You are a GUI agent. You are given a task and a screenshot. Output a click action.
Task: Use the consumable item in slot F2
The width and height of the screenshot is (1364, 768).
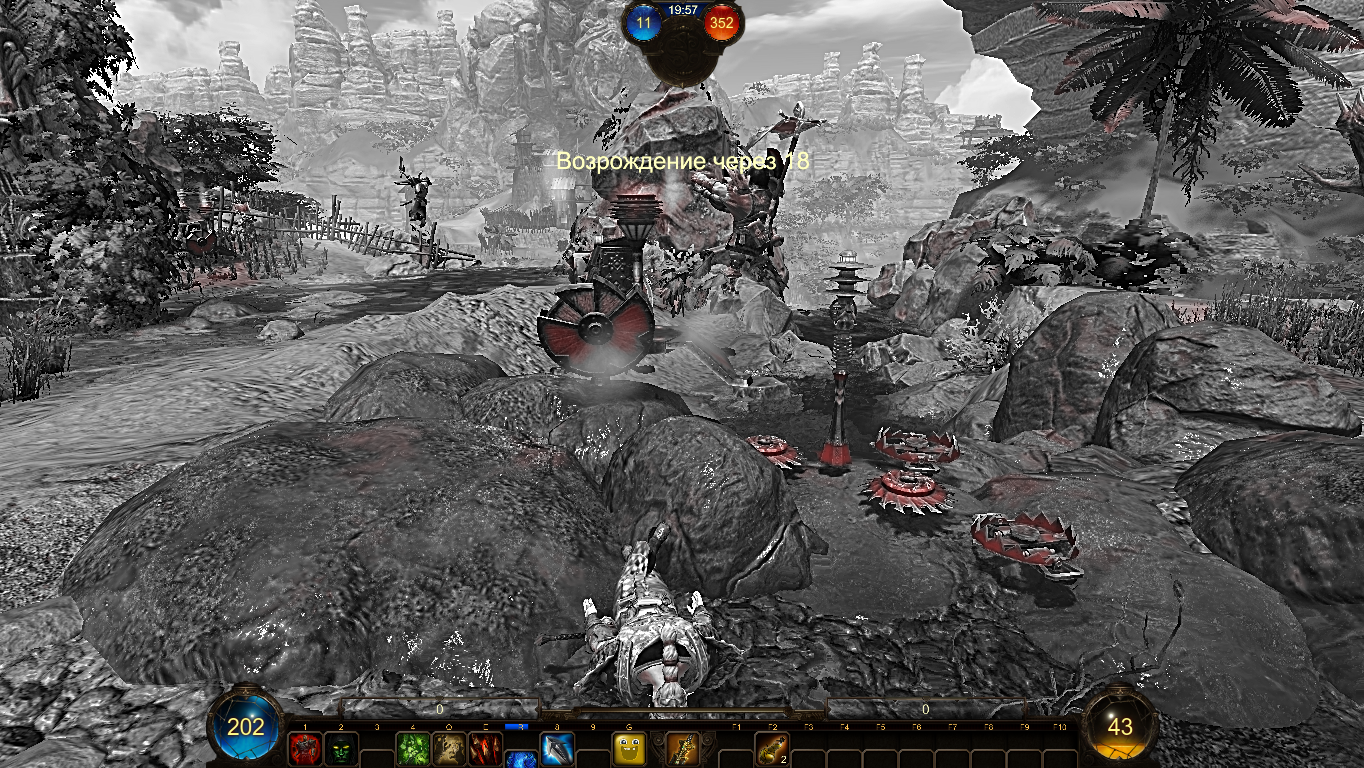point(771,749)
